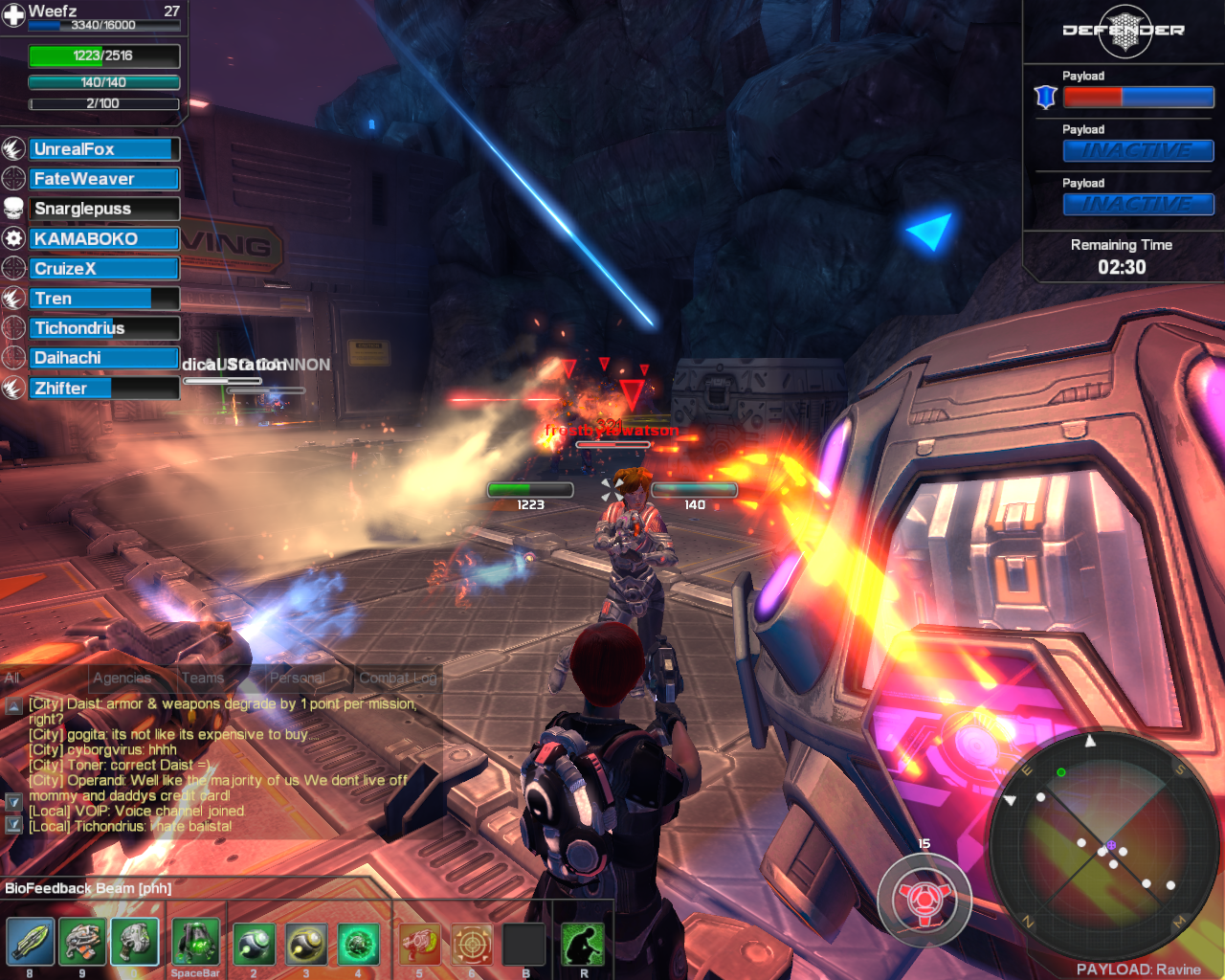
Task: Select teammate FateWeaver in the team list
Action: pos(102,179)
